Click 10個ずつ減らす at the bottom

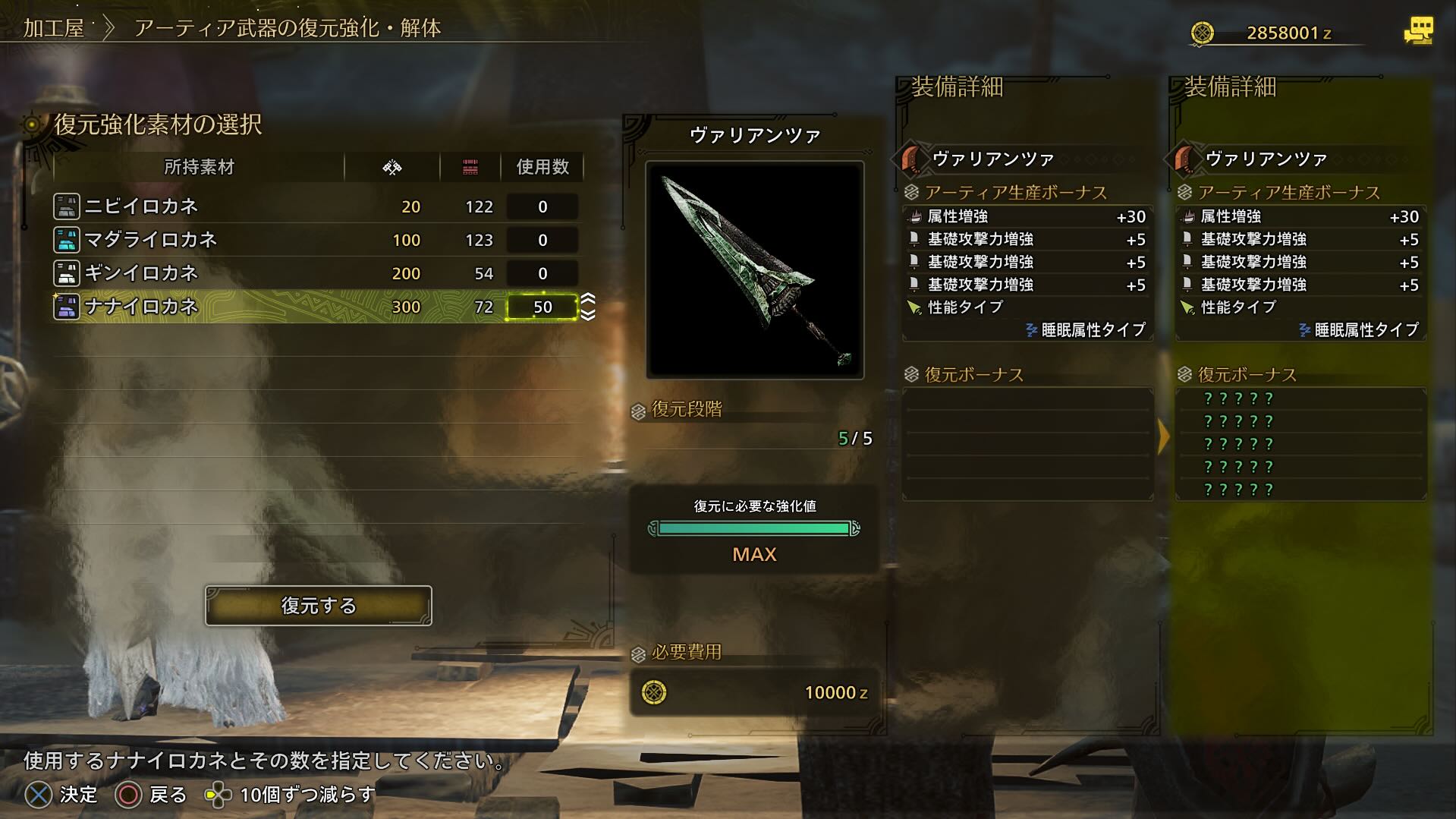303,794
